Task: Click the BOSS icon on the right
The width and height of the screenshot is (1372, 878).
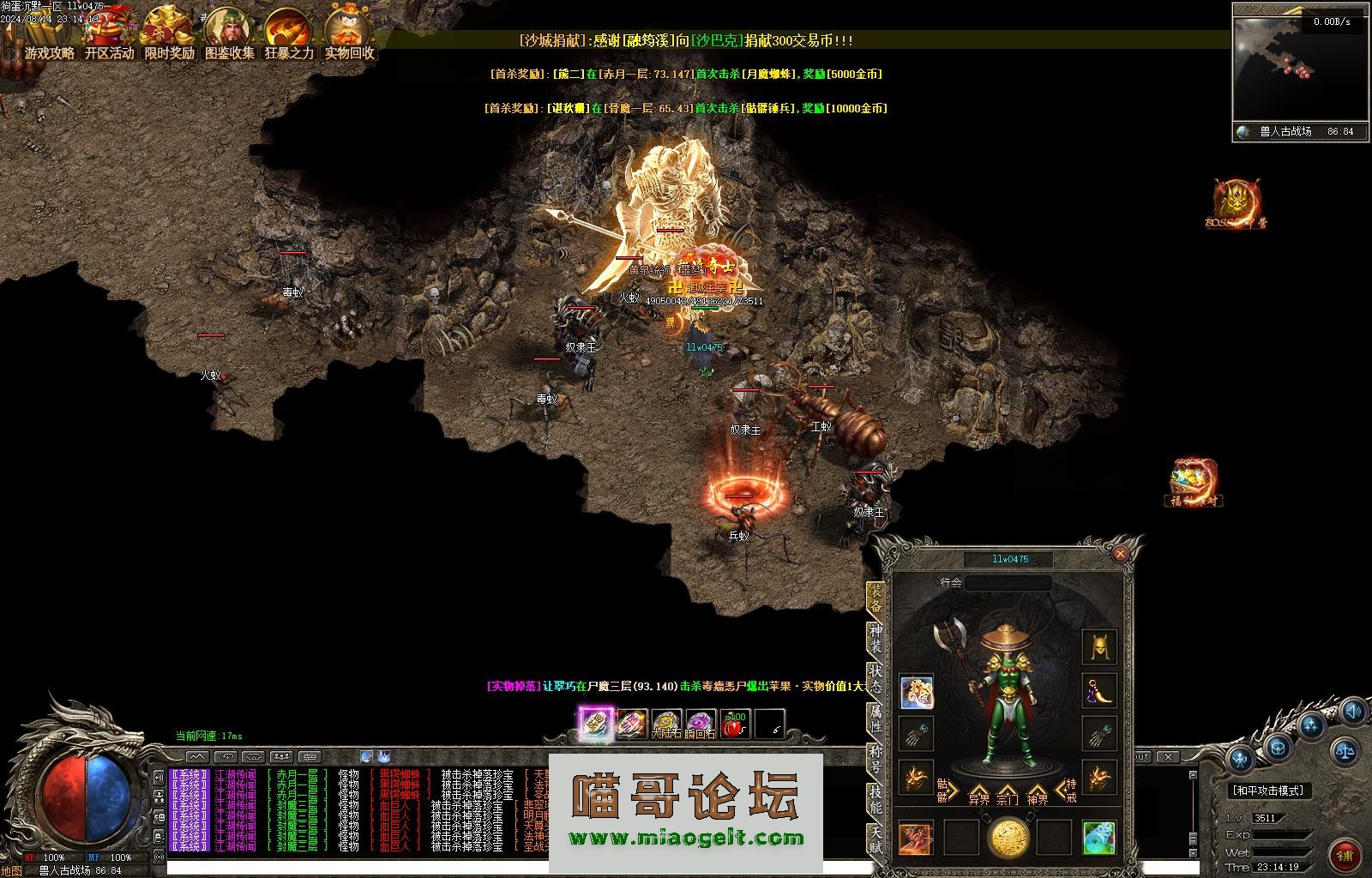Action: [x=1236, y=204]
